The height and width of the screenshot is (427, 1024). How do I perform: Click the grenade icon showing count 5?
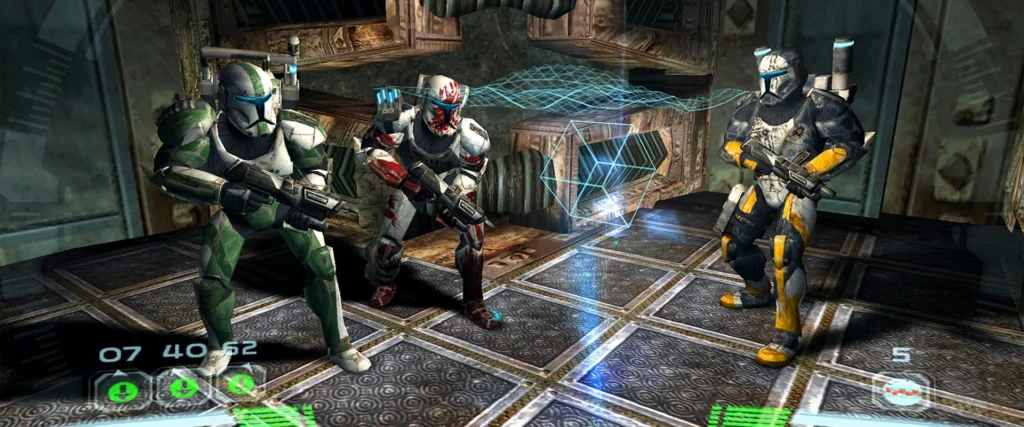pyautogui.click(x=901, y=390)
